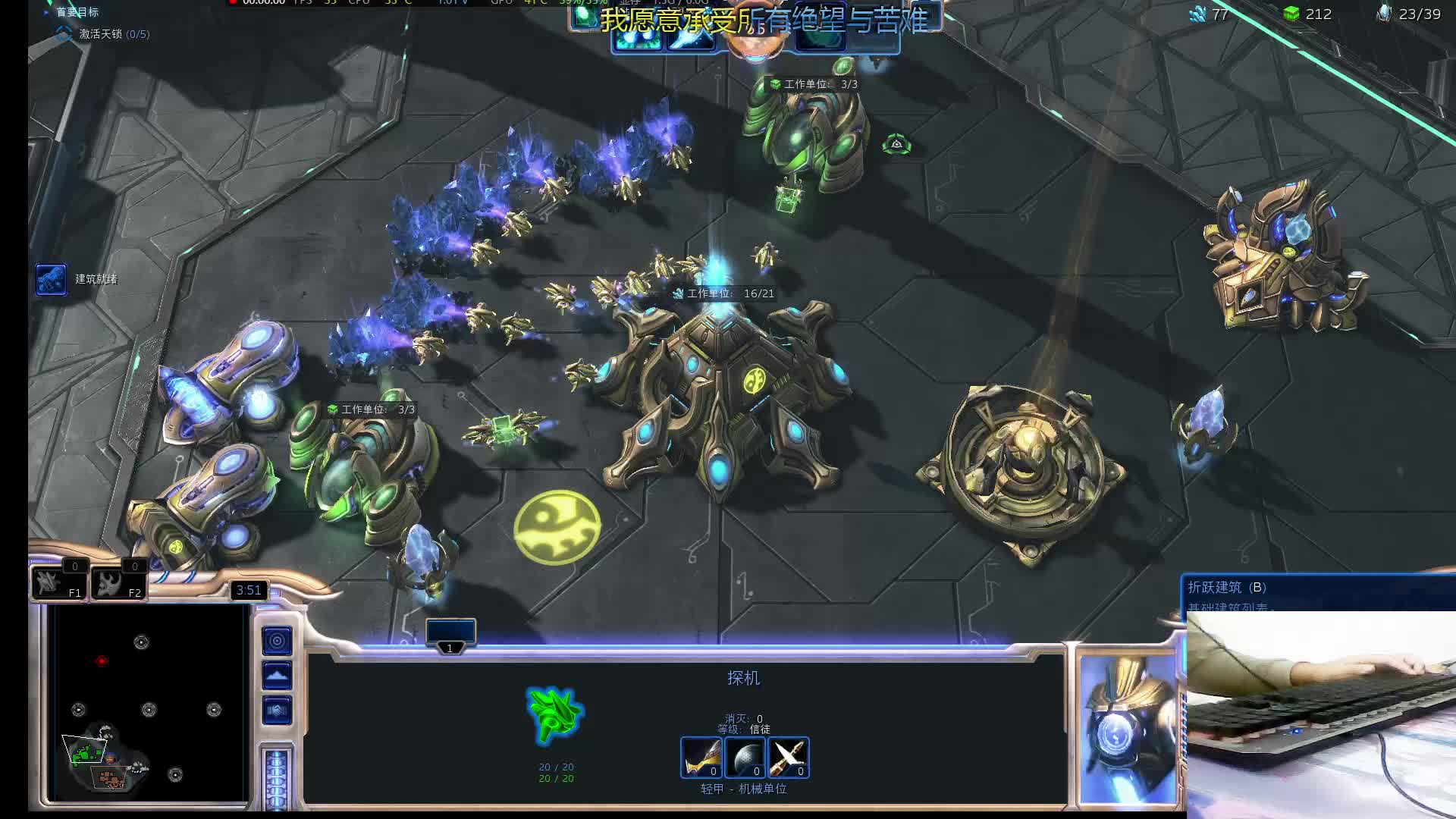Viewport: 1456px width, 819px height.
Task: Open the alliance handshake button
Action: tap(277, 711)
